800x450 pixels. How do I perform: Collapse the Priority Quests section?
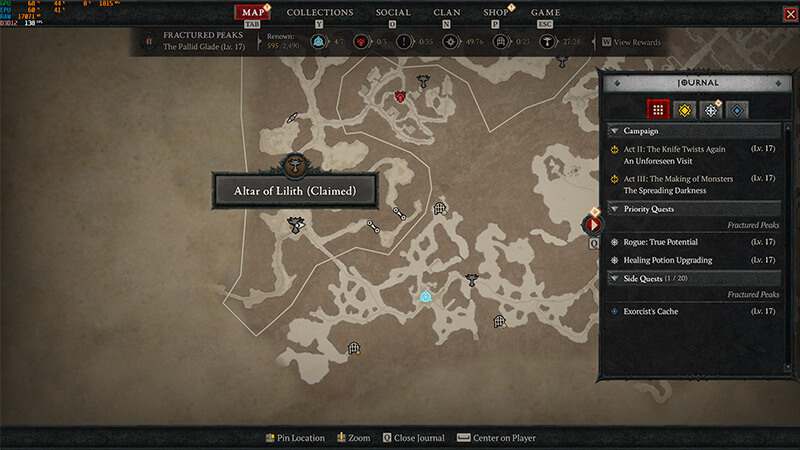(x=614, y=209)
